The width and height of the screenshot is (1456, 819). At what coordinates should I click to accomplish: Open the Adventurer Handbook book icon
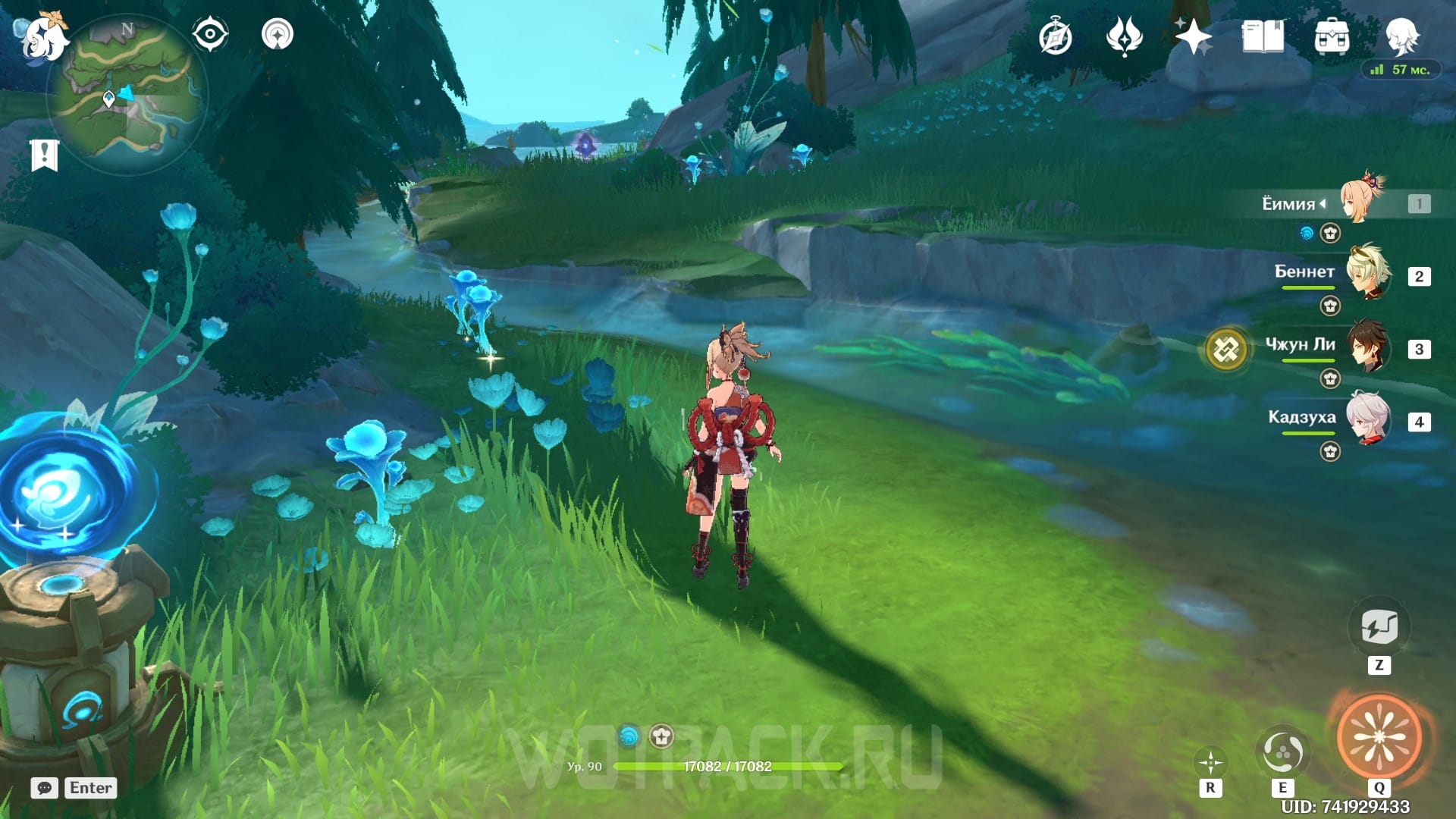coord(1263,36)
